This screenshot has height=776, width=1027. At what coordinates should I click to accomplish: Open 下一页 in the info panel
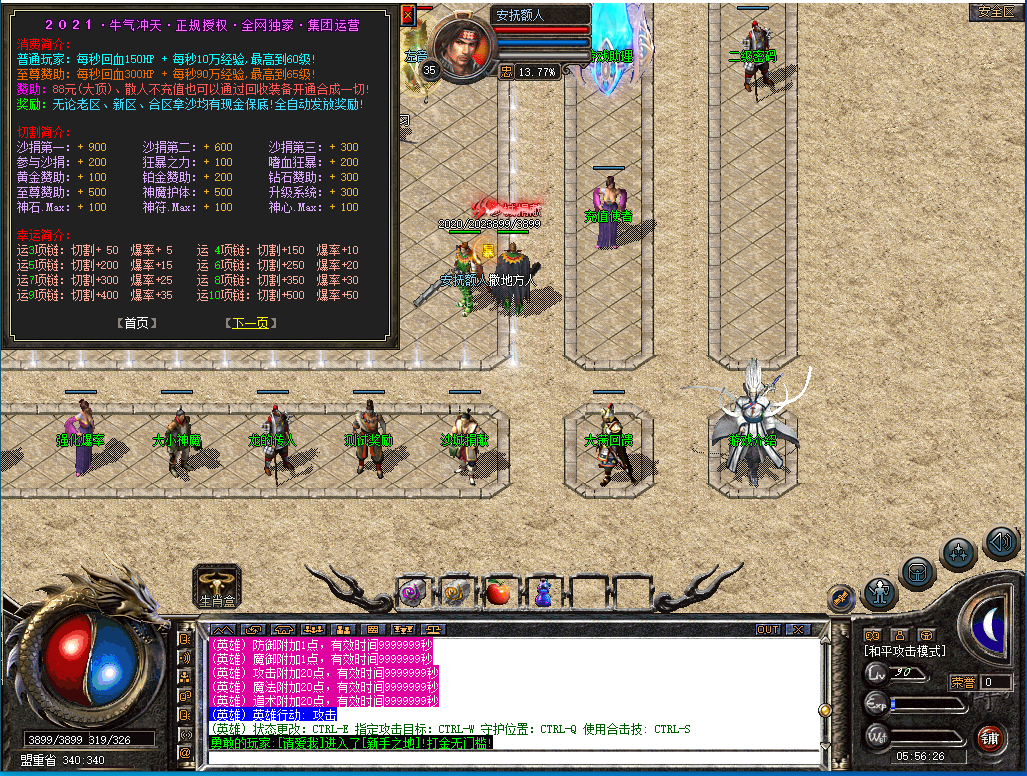[248, 323]
